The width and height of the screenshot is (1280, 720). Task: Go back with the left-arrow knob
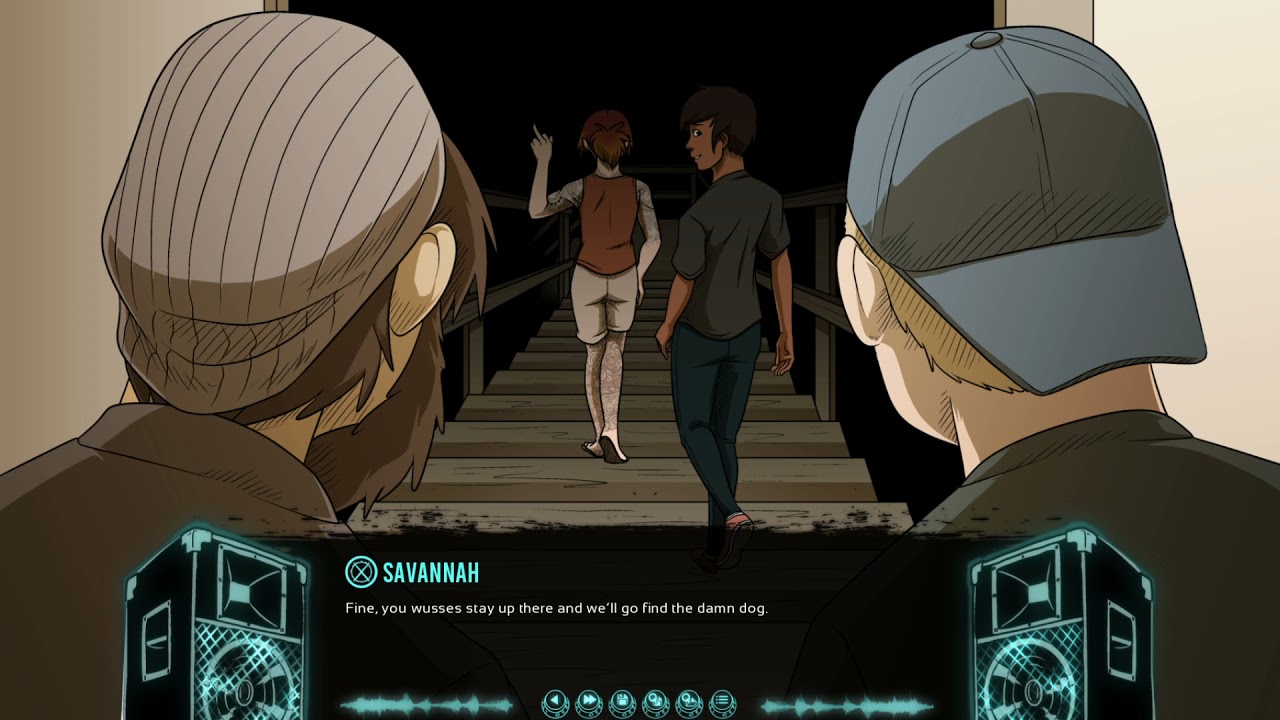point(555,703)
